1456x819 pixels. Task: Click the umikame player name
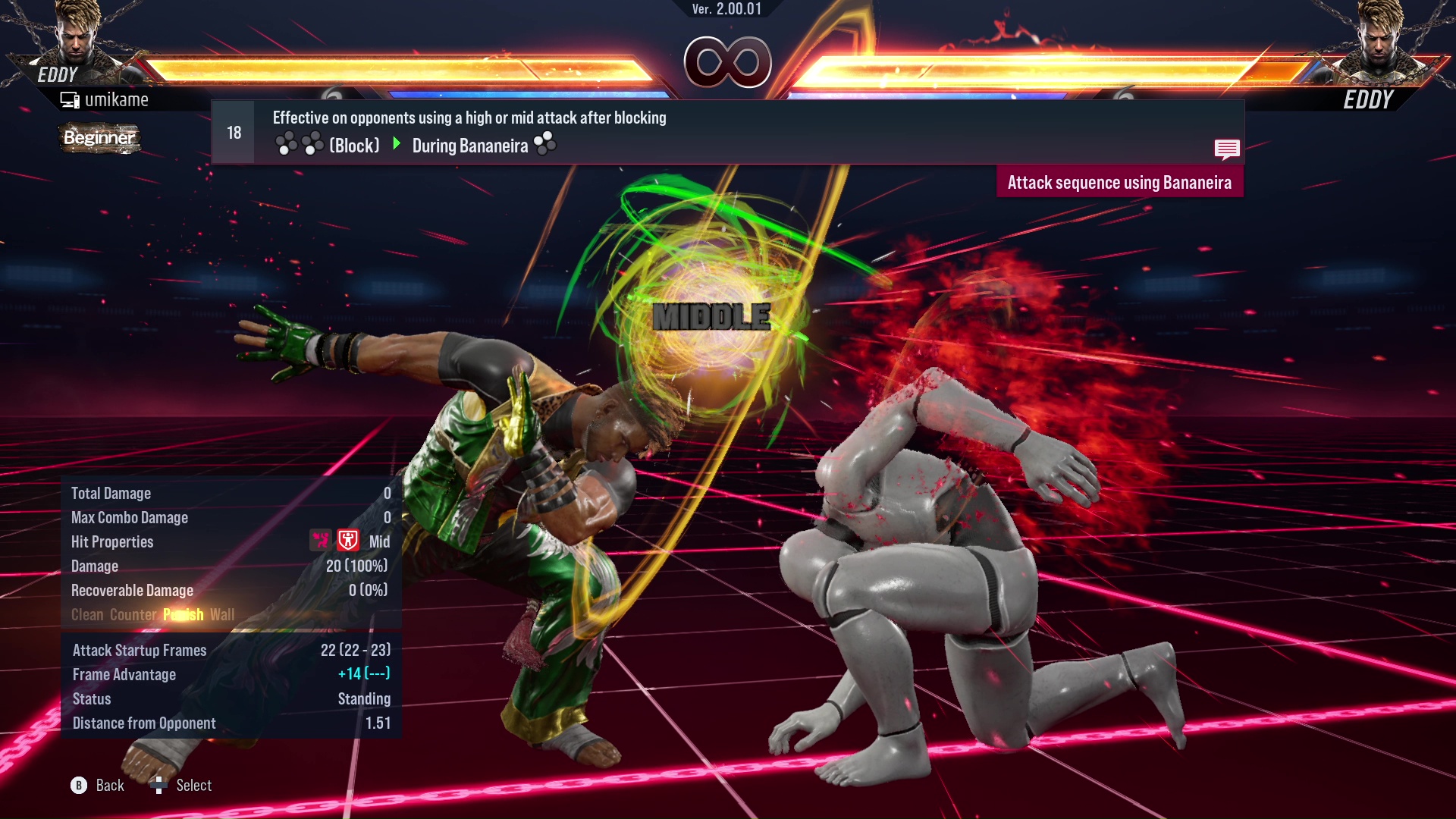pos(118,99)
